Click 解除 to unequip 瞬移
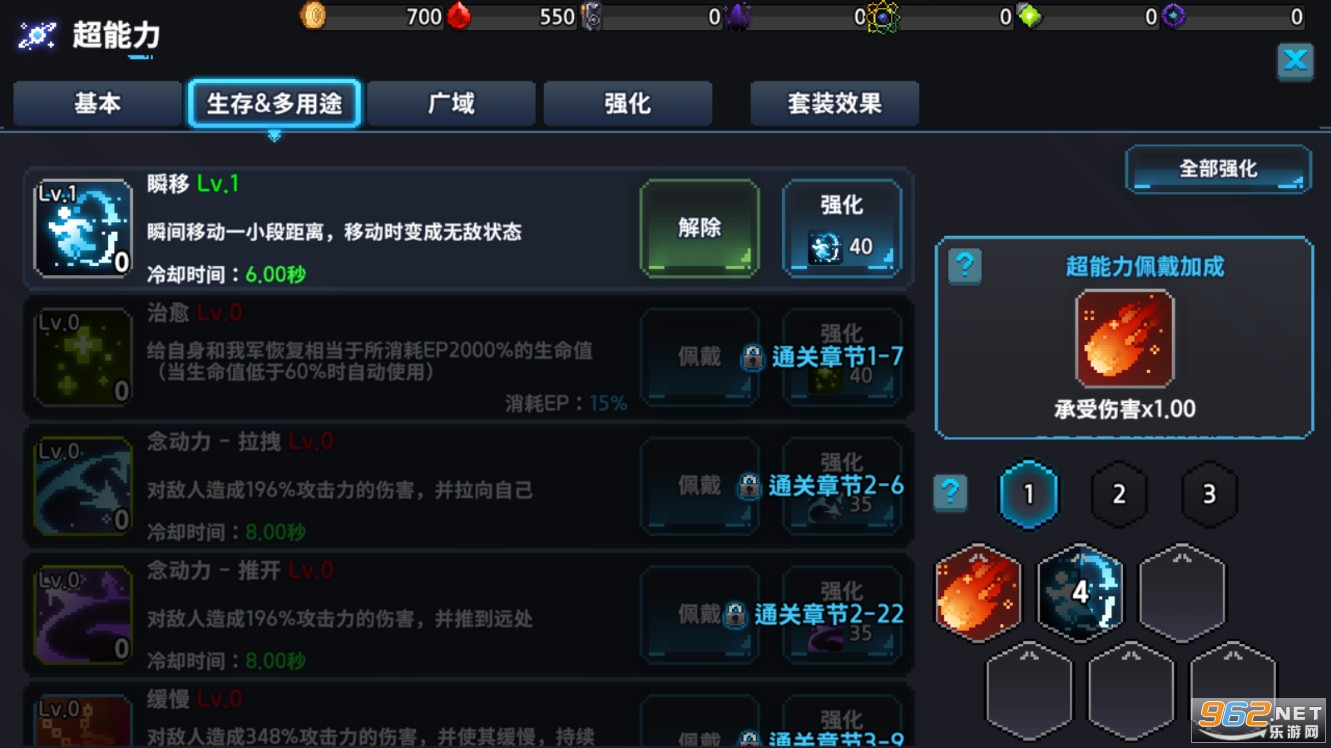This screenshot has height=748, width=1331. (x=699, y=227)
